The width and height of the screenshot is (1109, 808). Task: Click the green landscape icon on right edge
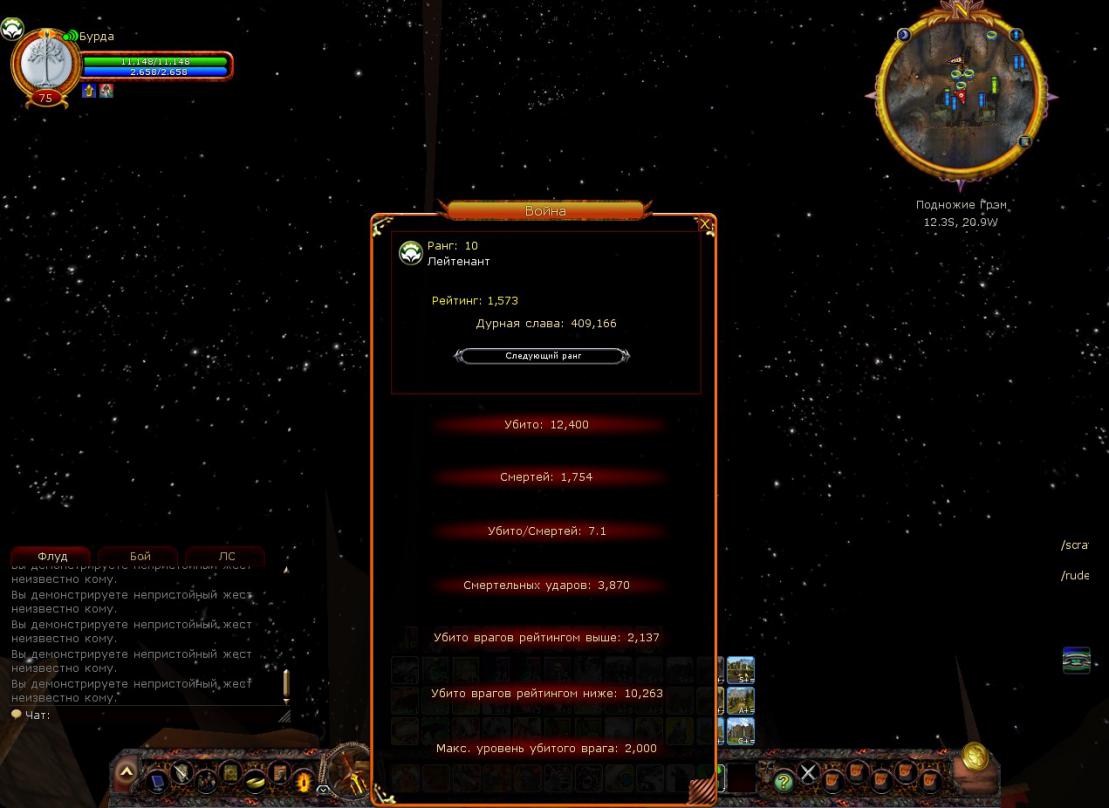(x=1076, y=660)
